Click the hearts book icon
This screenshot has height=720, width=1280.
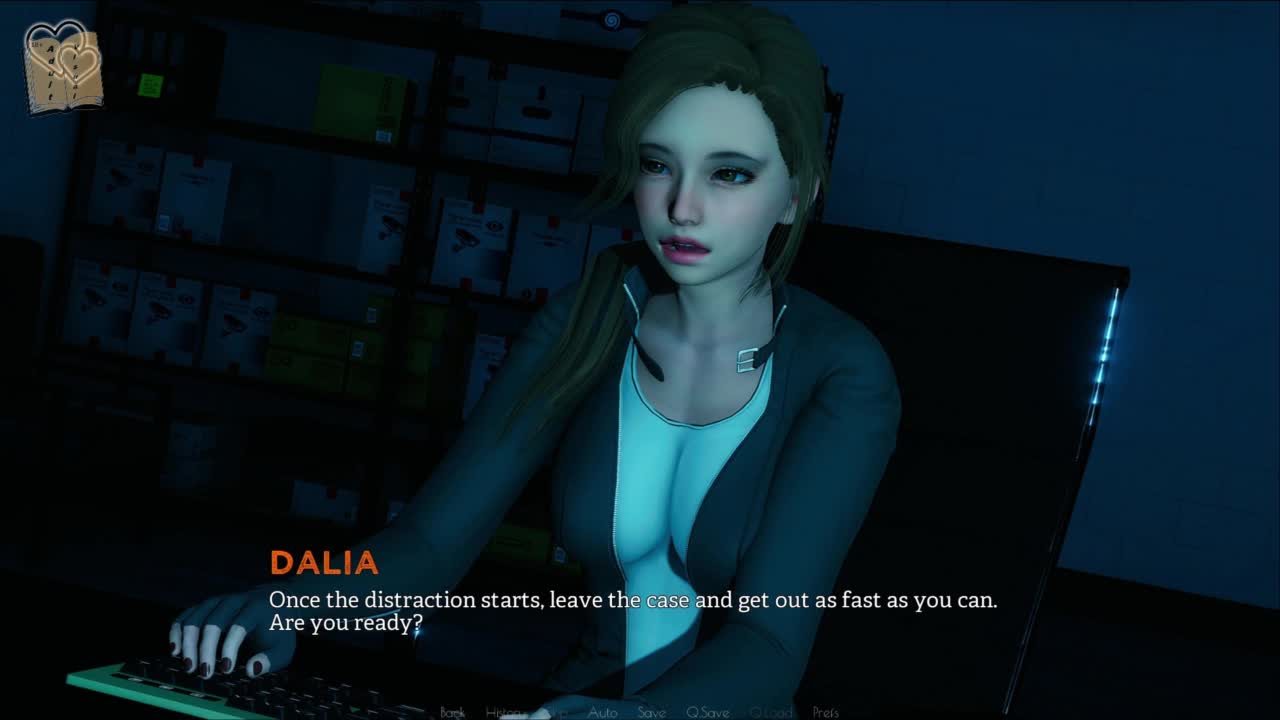[63, 66]
